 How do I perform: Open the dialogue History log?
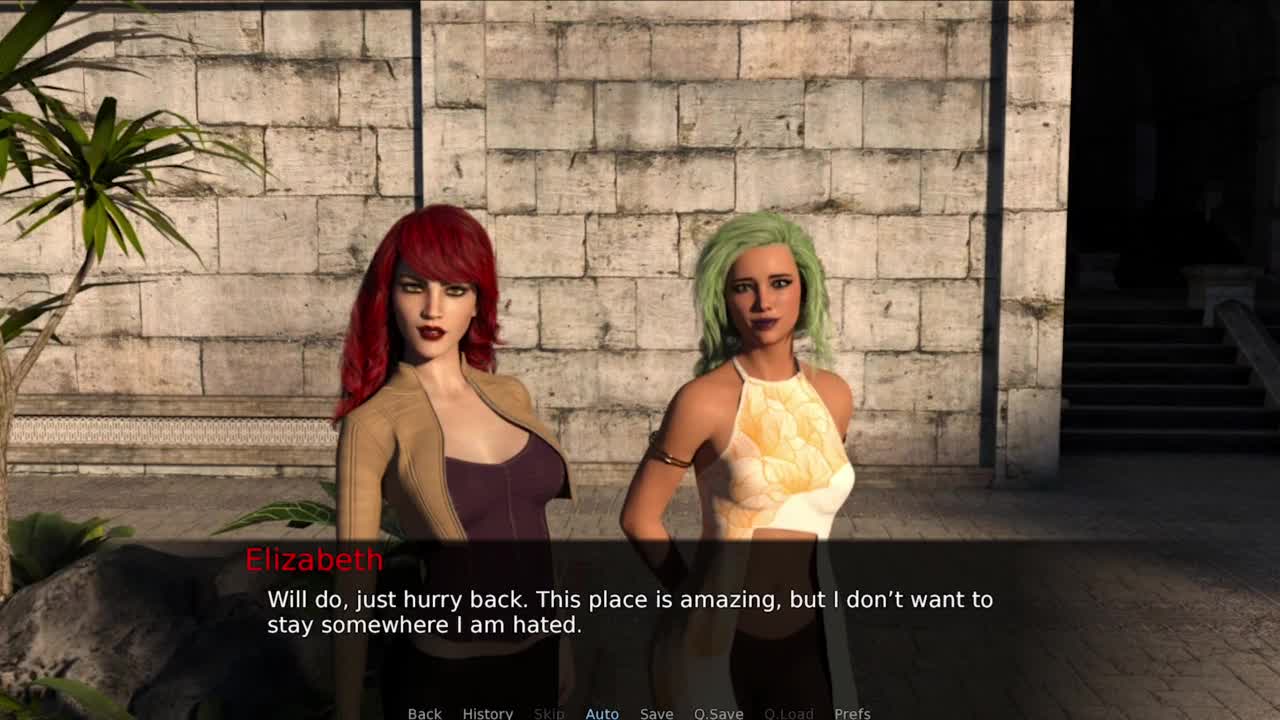coord(487,713)
